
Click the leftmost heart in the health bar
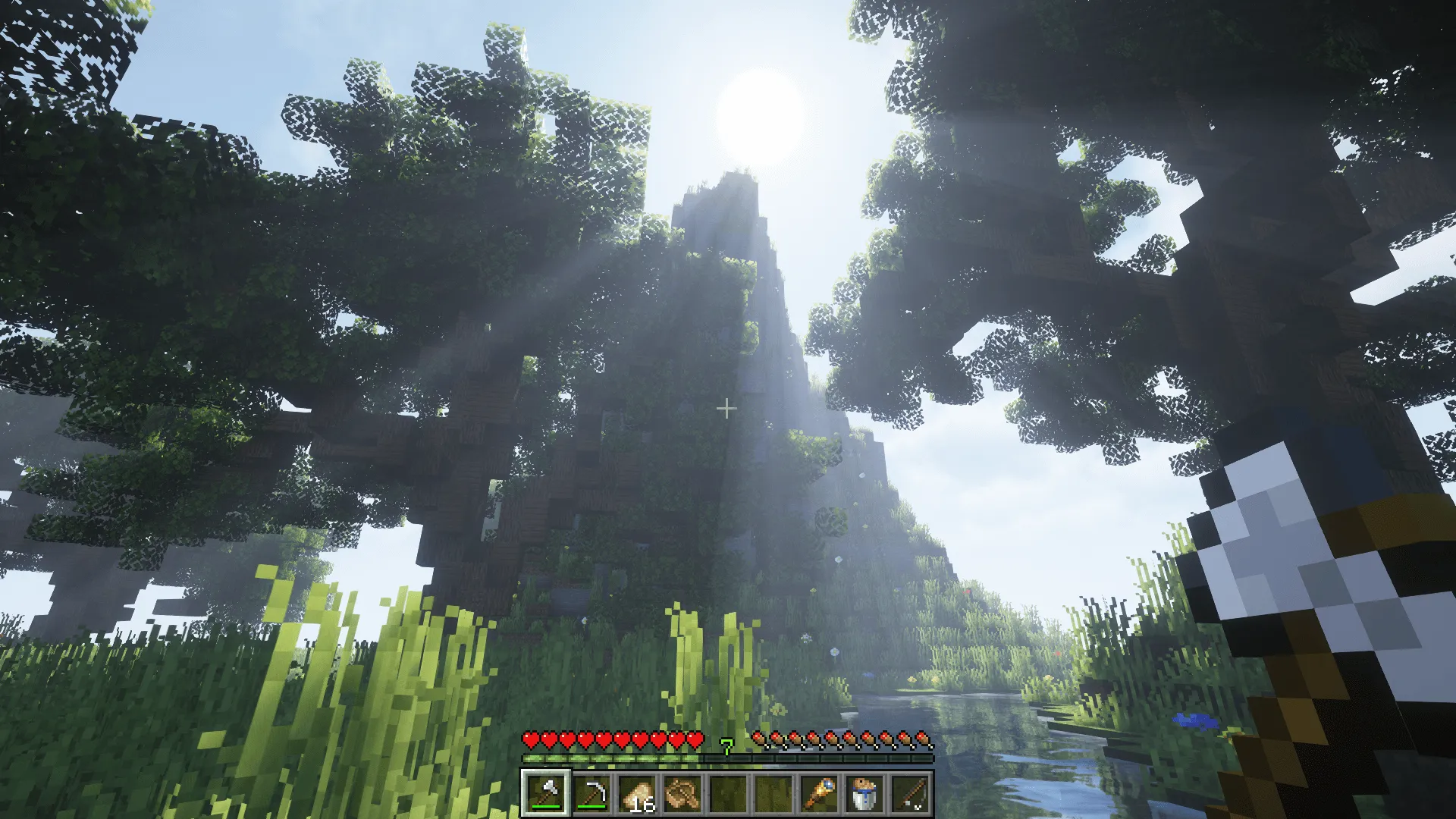[532, 739]
